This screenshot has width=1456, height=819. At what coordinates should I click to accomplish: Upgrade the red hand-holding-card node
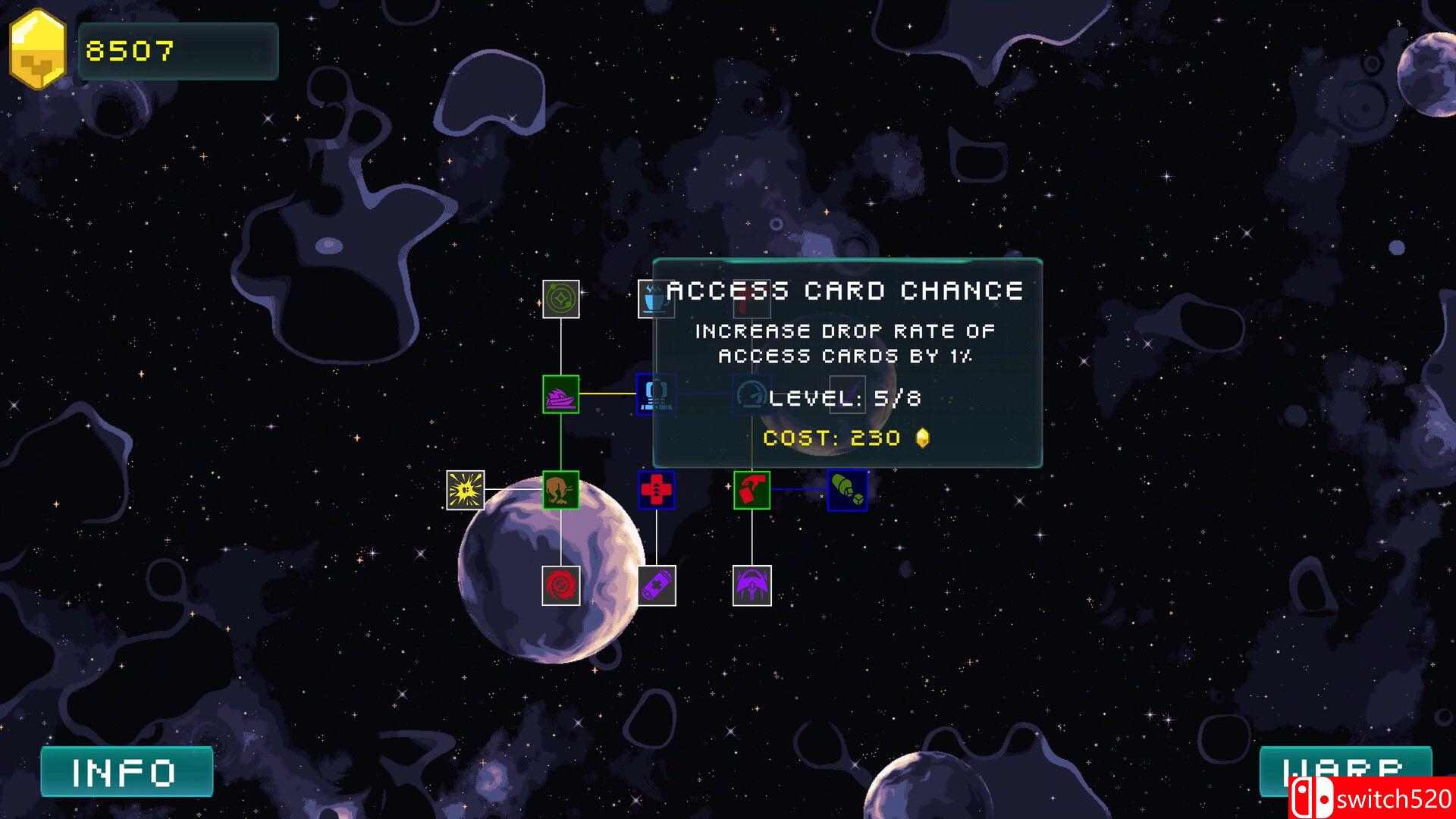coord(752,490)
